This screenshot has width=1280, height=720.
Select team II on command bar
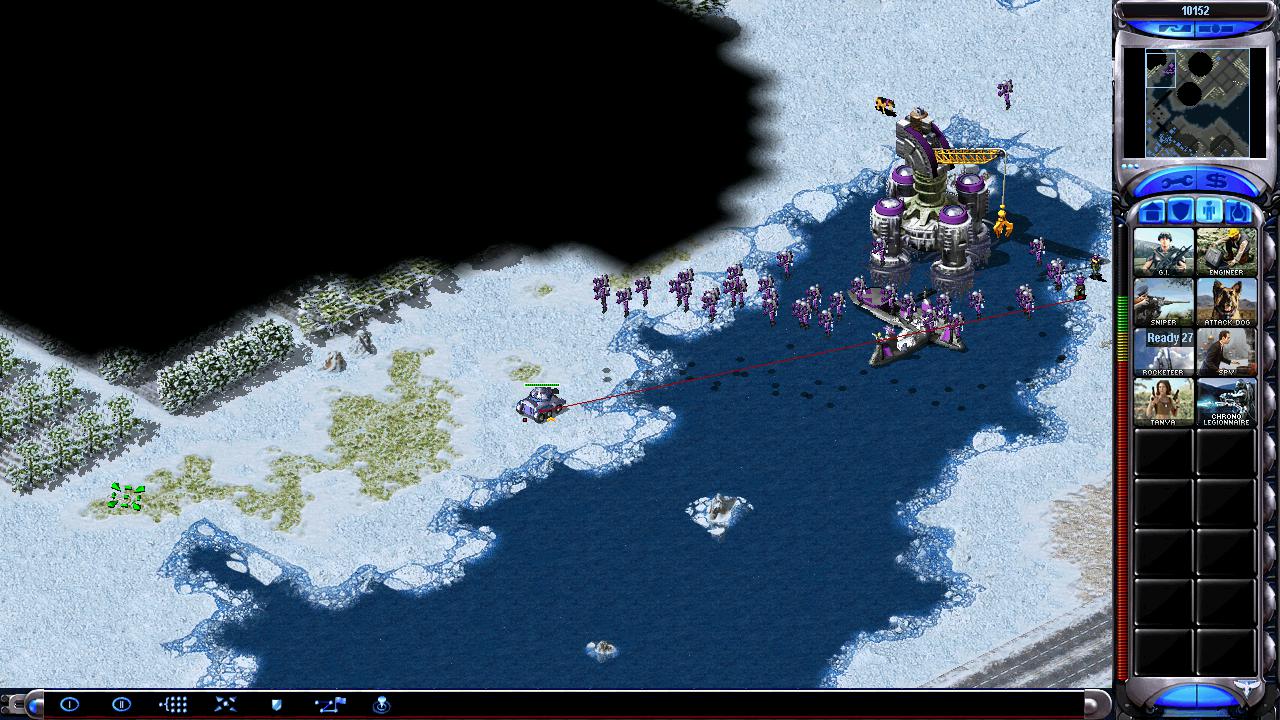click(x=121, y=705)
